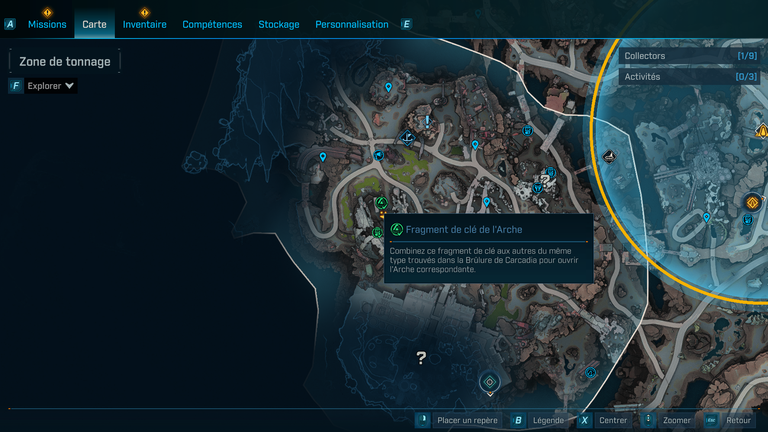Open the Inventaire tab

click(145, 24)
